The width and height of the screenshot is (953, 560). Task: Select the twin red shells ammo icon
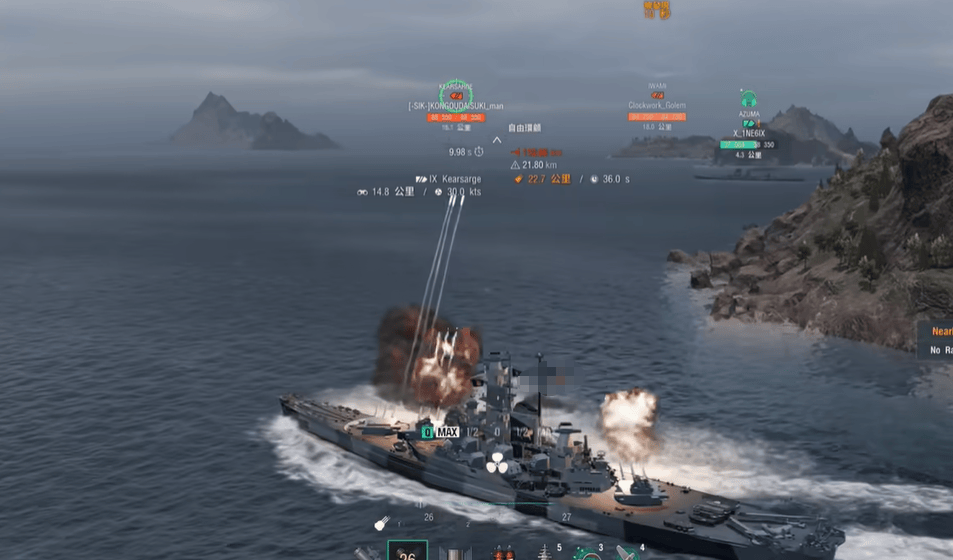click(500, 553)
